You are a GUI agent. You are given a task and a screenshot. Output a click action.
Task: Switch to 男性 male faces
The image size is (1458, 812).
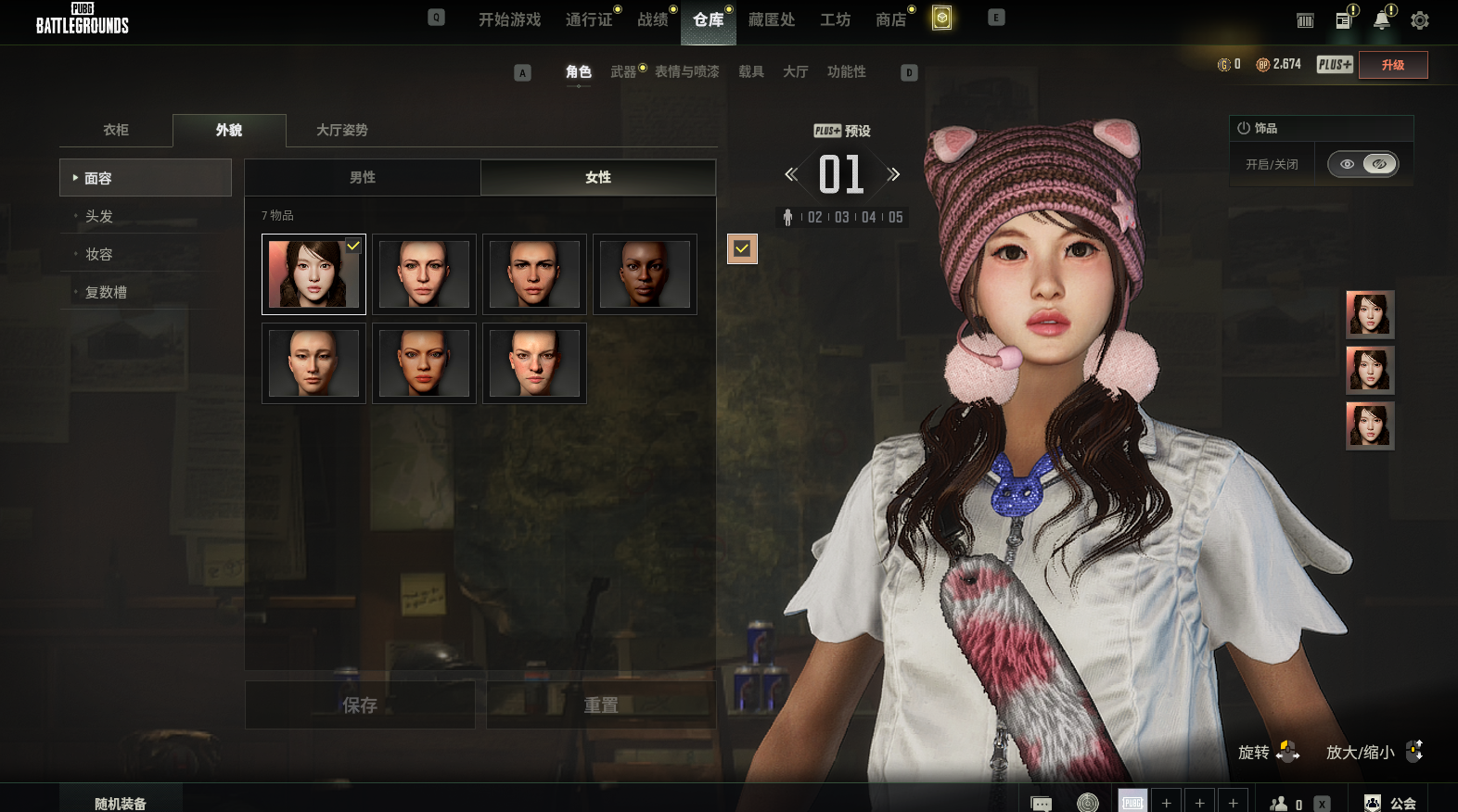tap(363, 177)
